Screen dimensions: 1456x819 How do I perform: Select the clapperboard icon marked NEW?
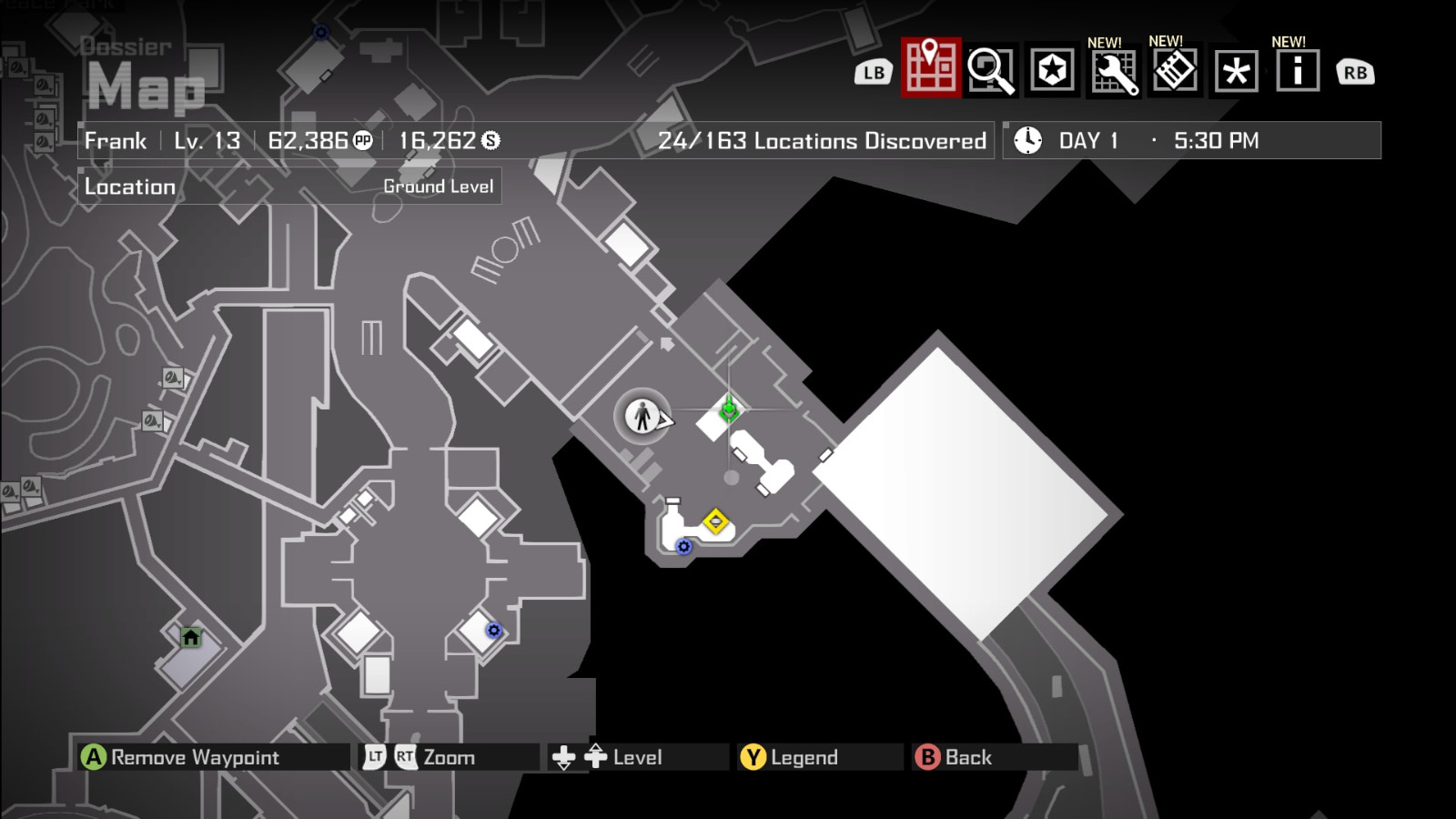(1174, 71)
